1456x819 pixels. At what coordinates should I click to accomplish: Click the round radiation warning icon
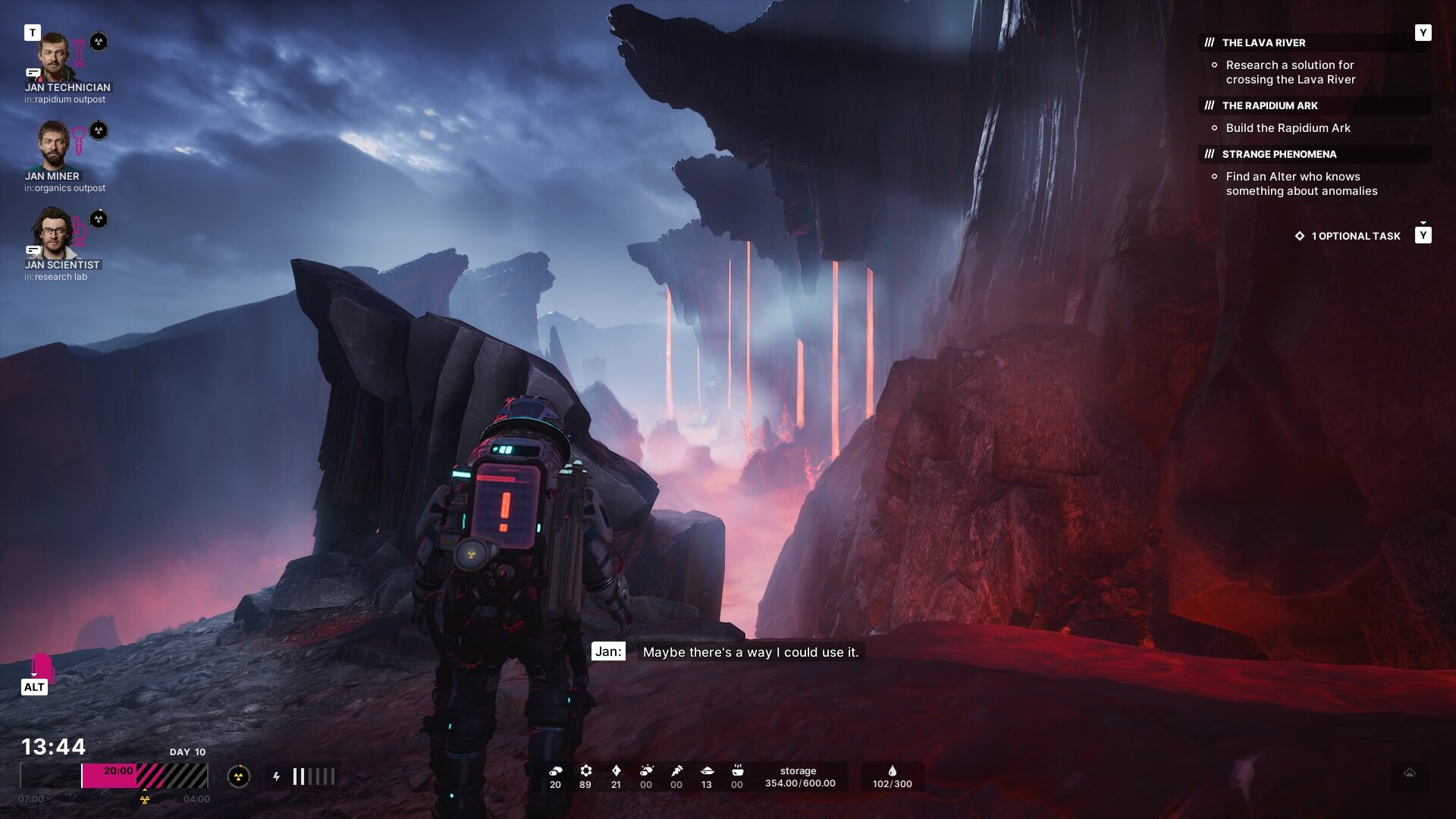pyautogui.click(x=239, y=776)
